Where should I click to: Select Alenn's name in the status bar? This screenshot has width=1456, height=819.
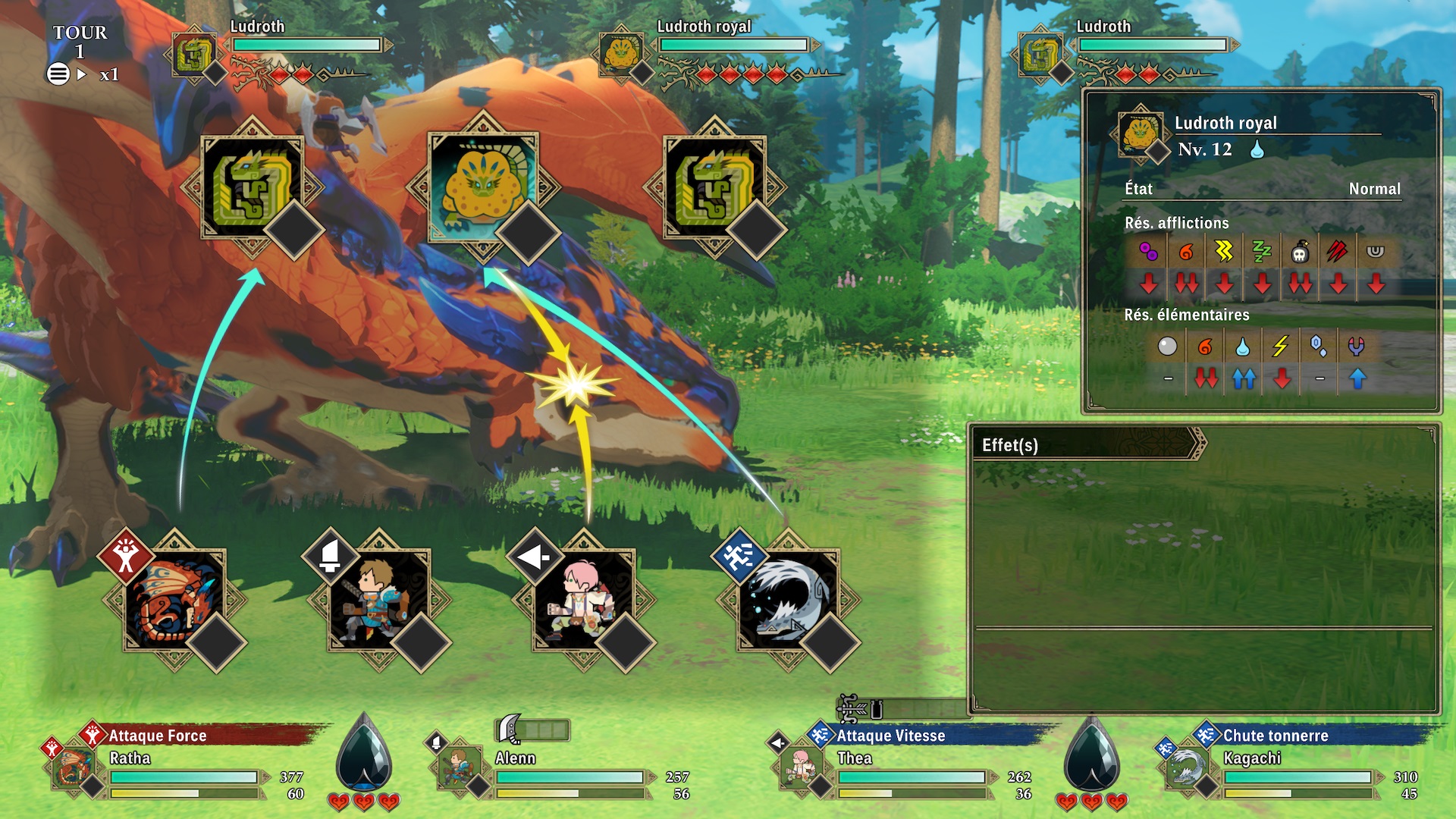click(x=516, y=758)
